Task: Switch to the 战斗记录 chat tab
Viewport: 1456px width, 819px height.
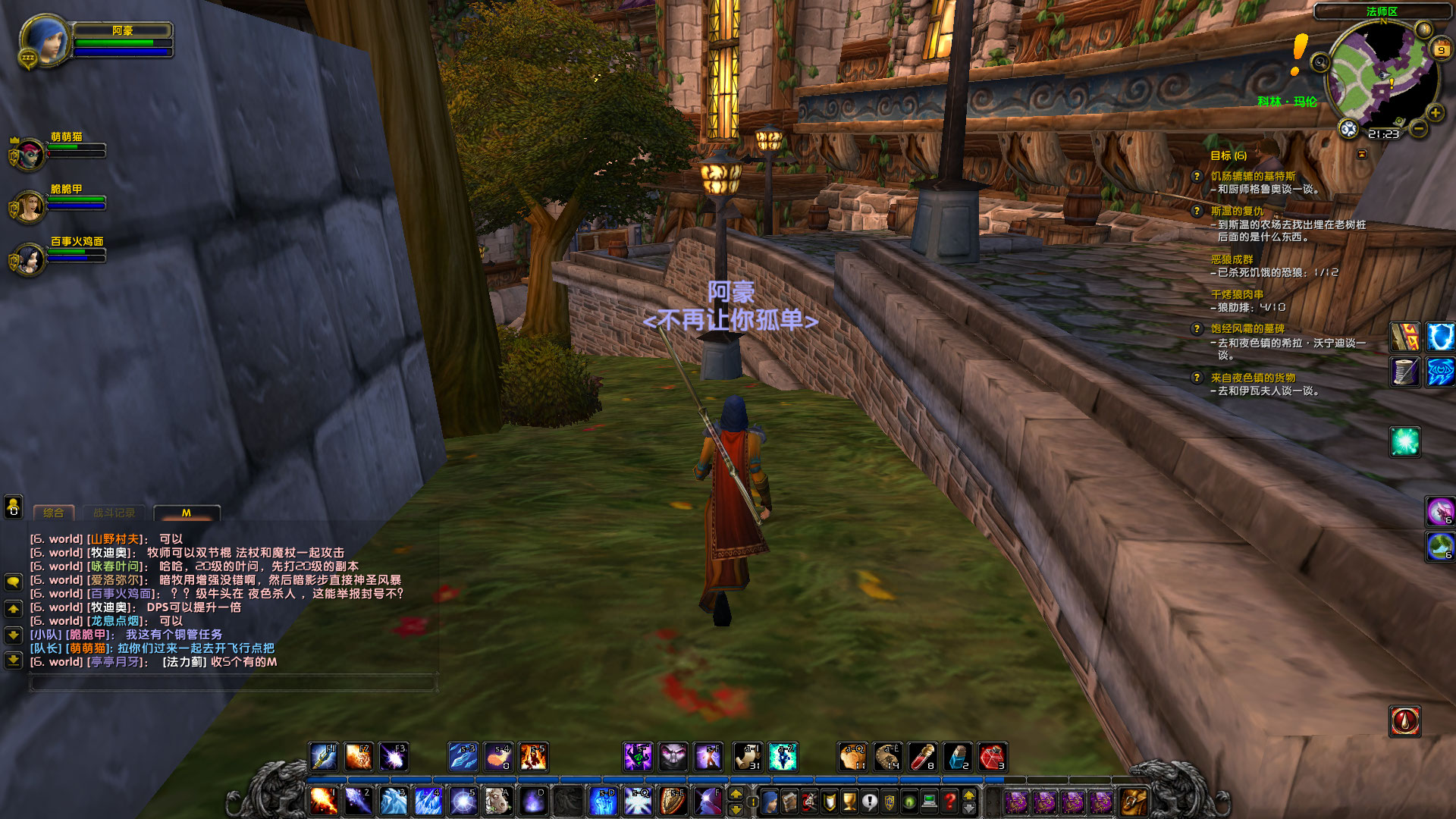Action: 114,513
